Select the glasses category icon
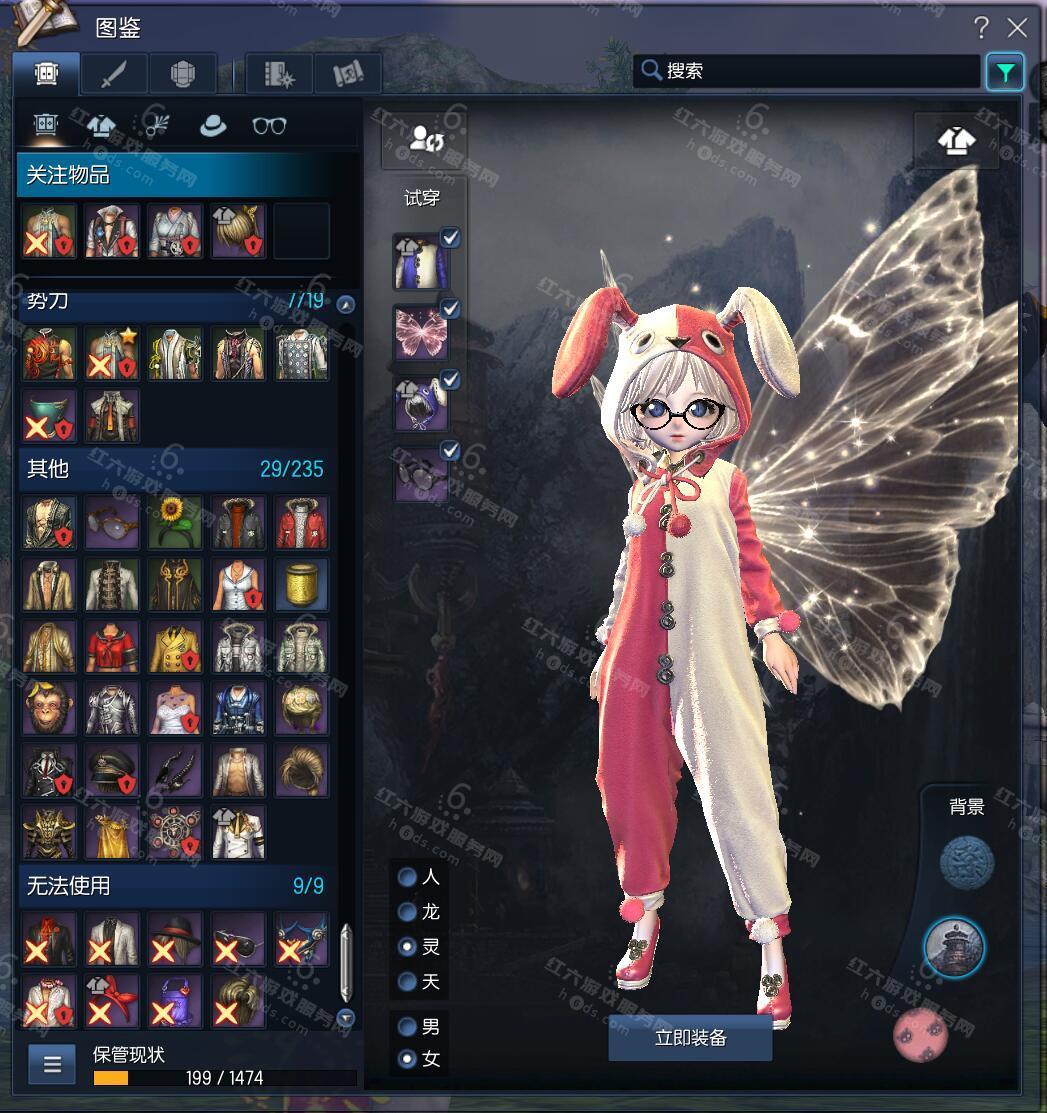Viewport: 1047px width, 1113px height. pos(269,125)
